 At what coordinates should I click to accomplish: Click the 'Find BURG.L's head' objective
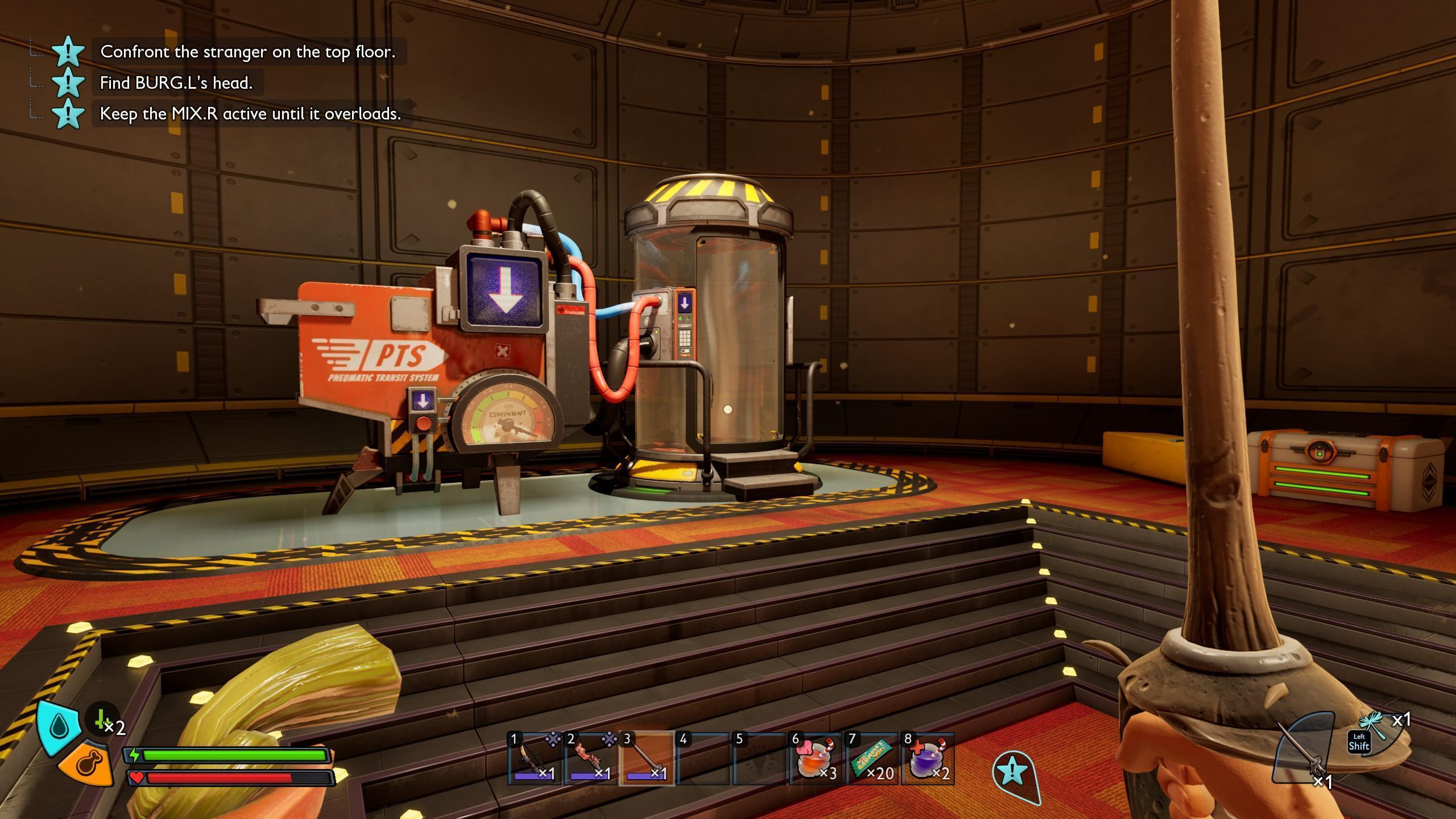176,83
